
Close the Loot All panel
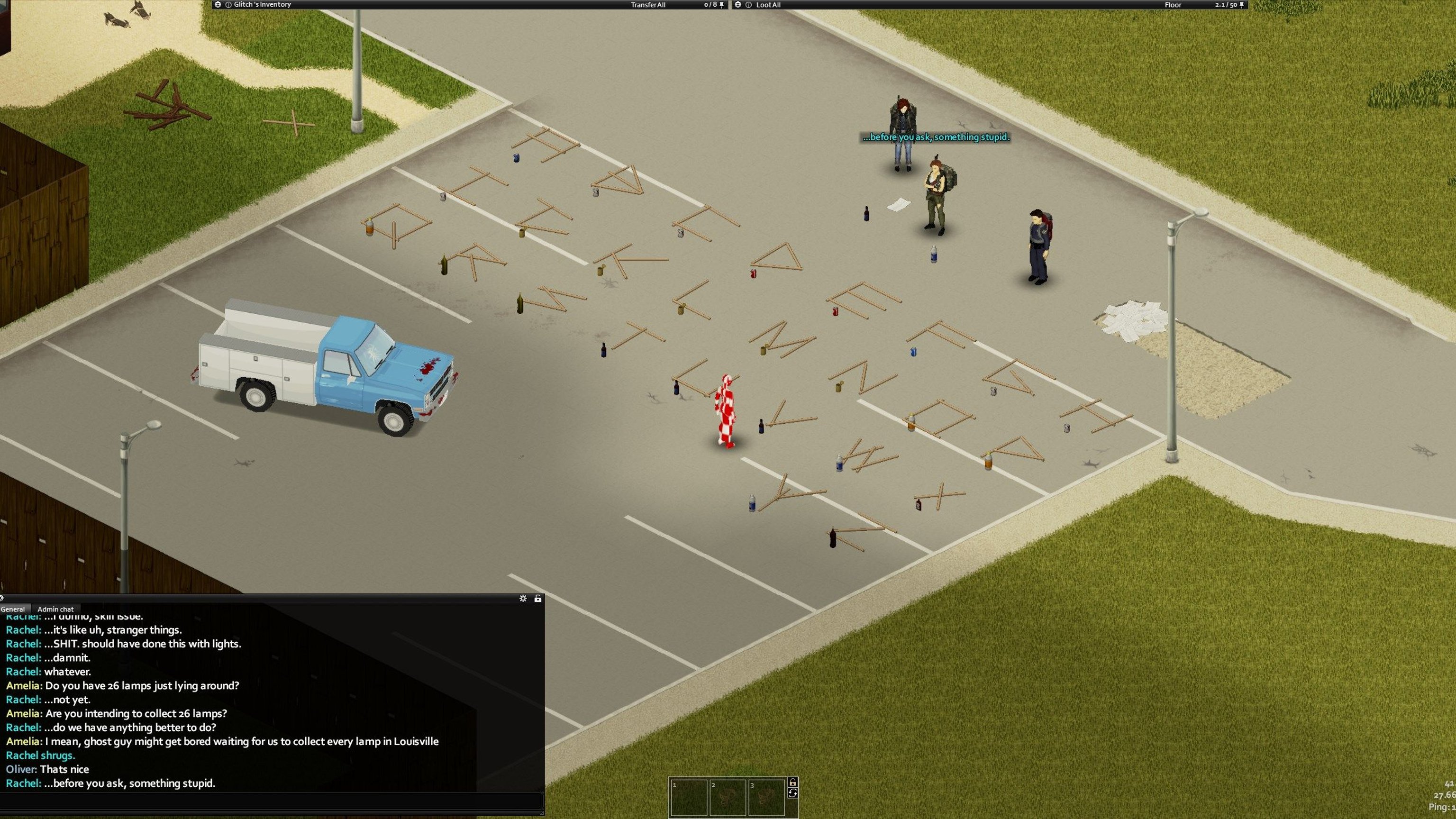tap(737, 5)
